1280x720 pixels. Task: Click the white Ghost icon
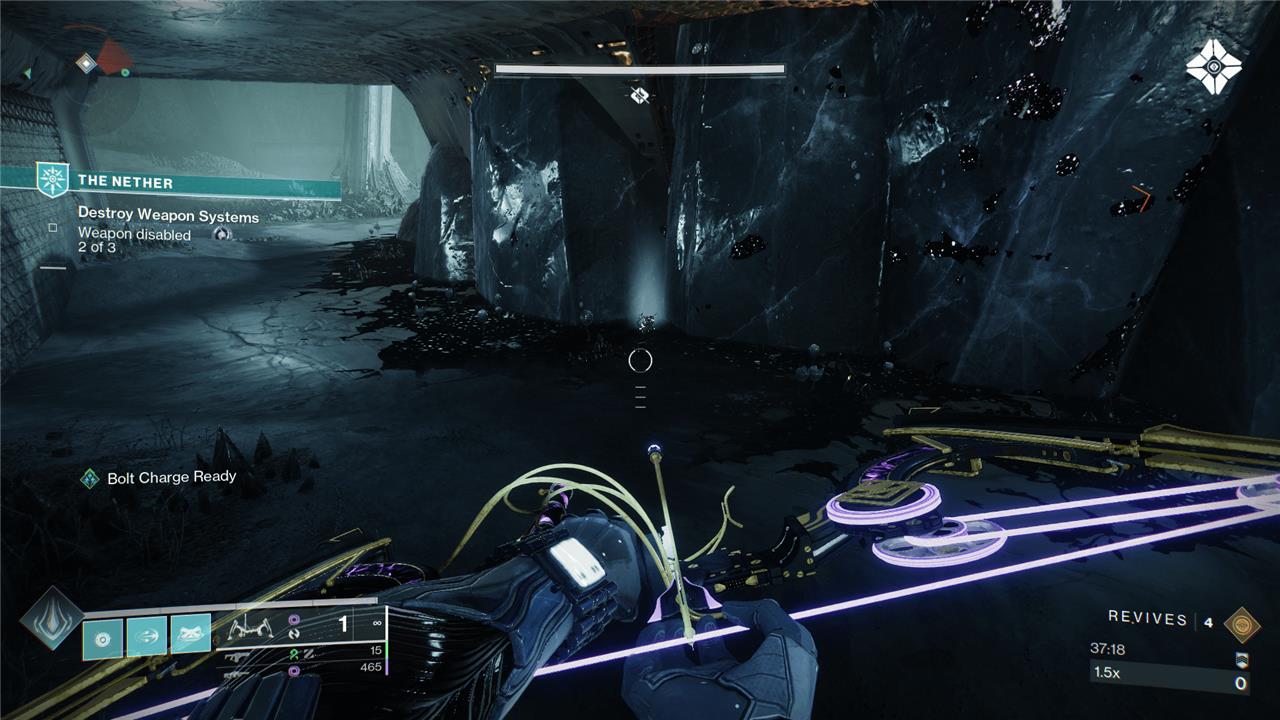click(1213, 67)
